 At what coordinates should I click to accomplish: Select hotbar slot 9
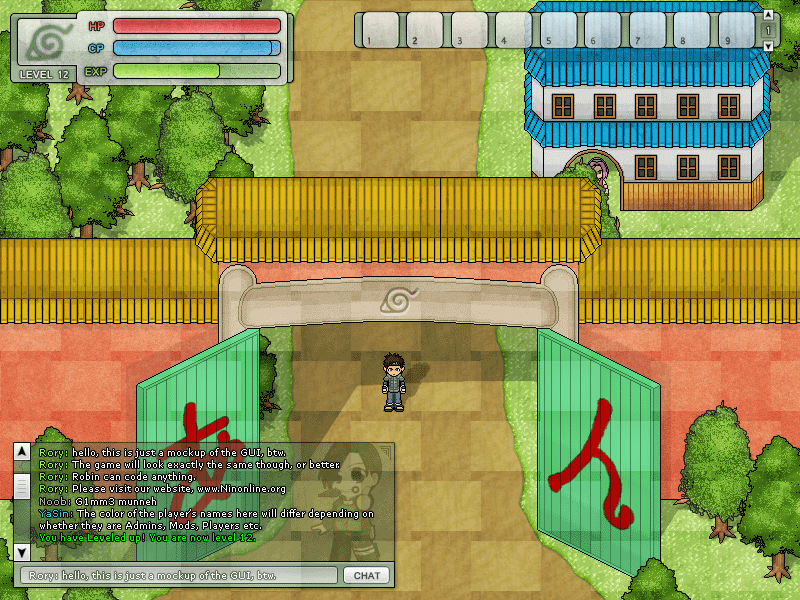735,30
